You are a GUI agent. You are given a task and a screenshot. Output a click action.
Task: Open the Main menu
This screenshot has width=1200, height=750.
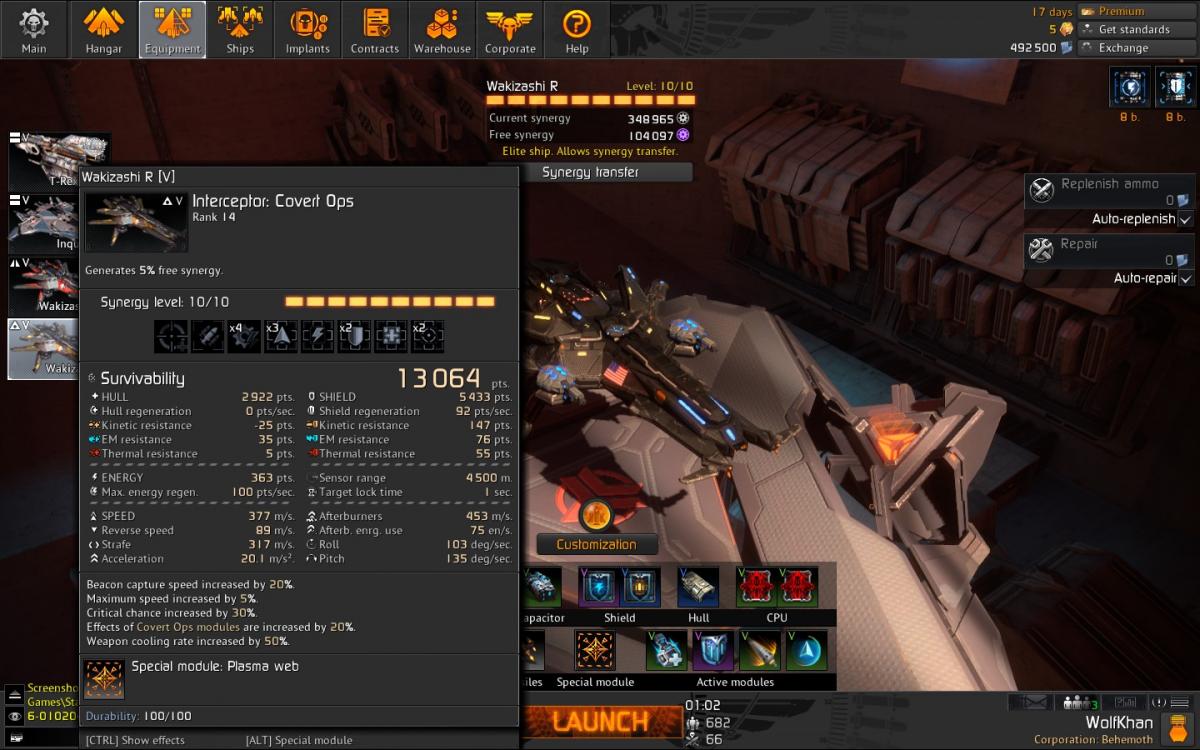34,29
